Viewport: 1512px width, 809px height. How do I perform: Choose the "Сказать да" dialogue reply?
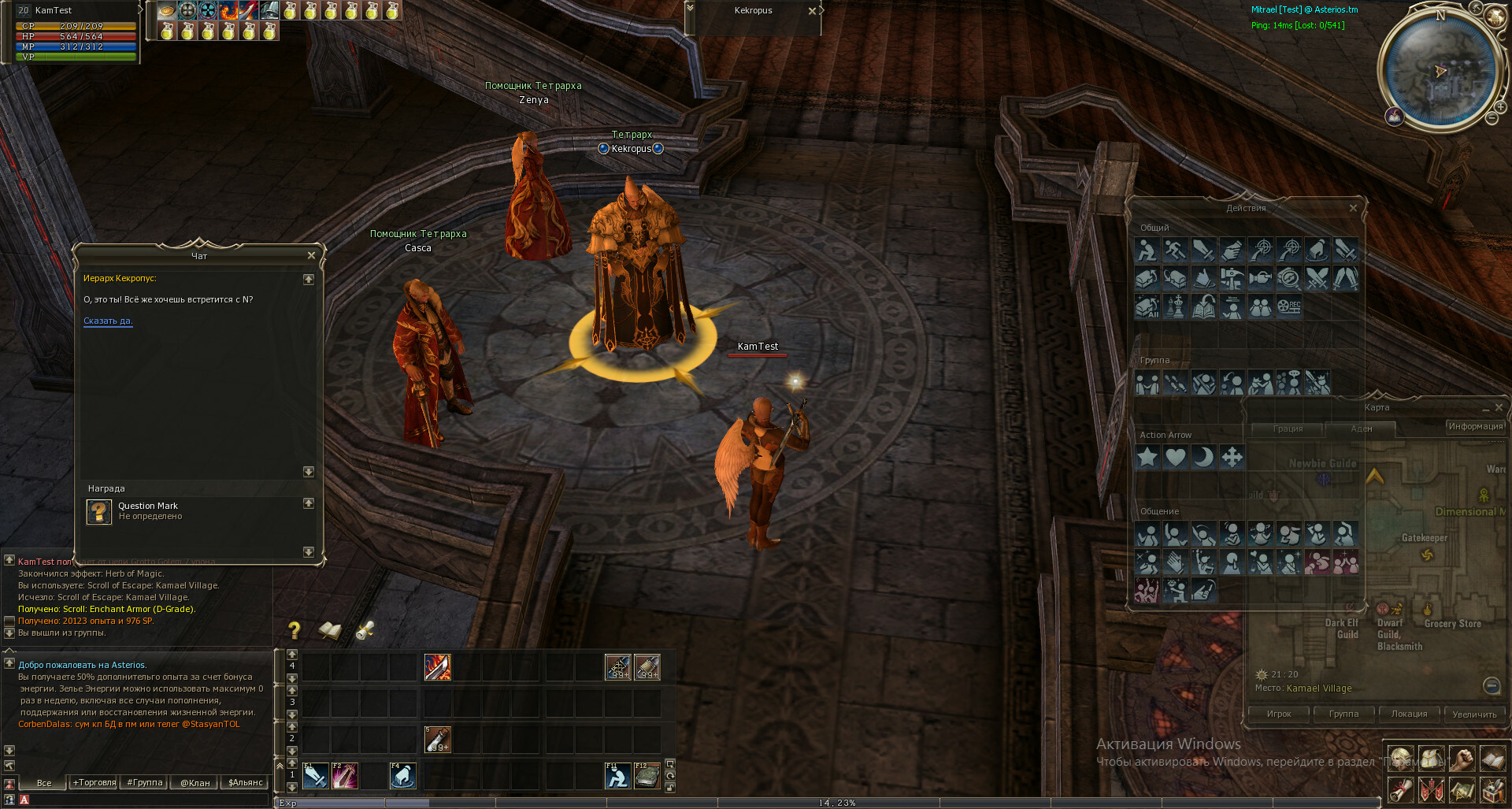108,321
